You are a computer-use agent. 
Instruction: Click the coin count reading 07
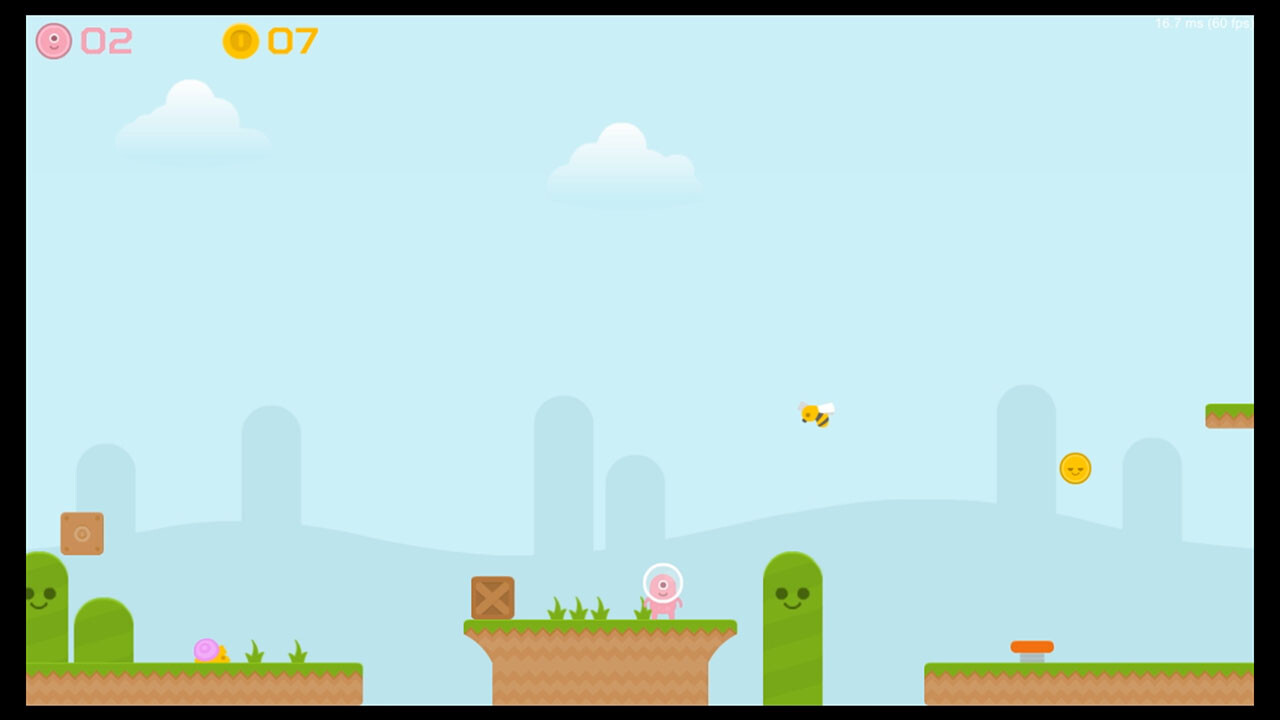(293, 42)
